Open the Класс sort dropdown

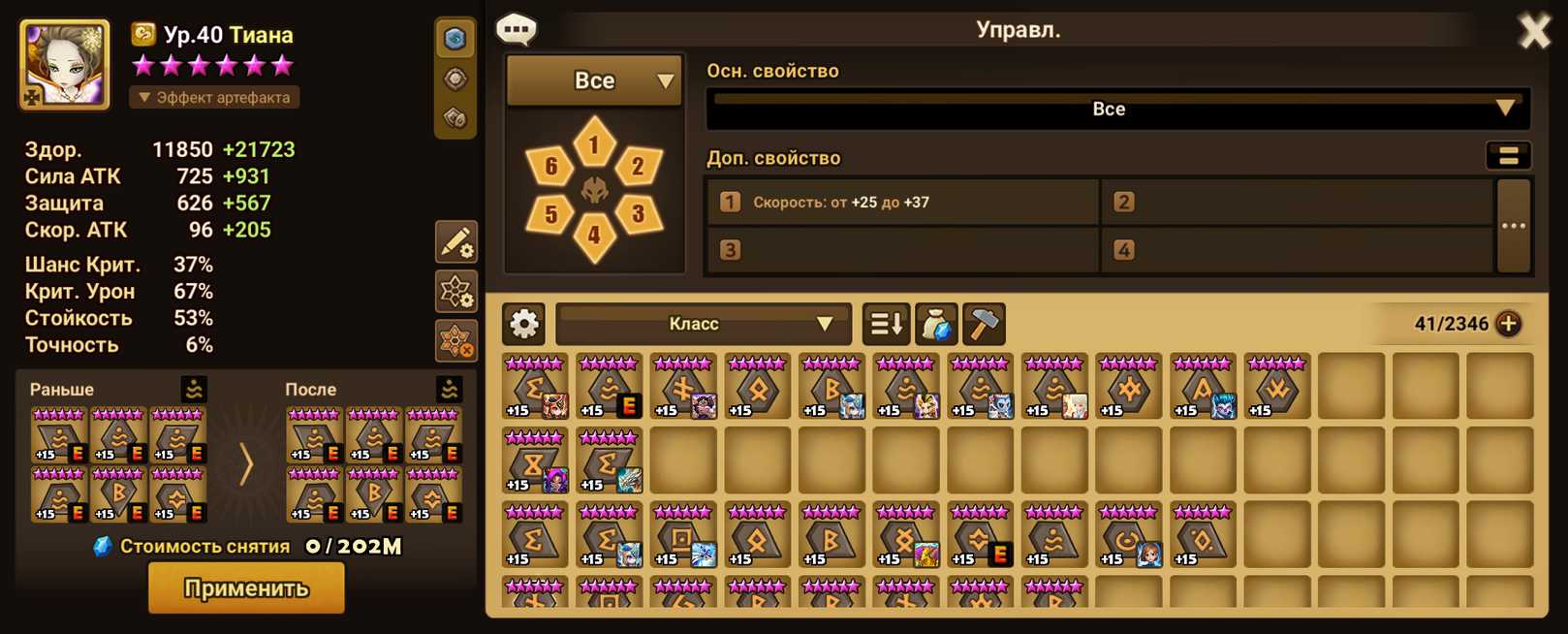(x=703, y=324)
